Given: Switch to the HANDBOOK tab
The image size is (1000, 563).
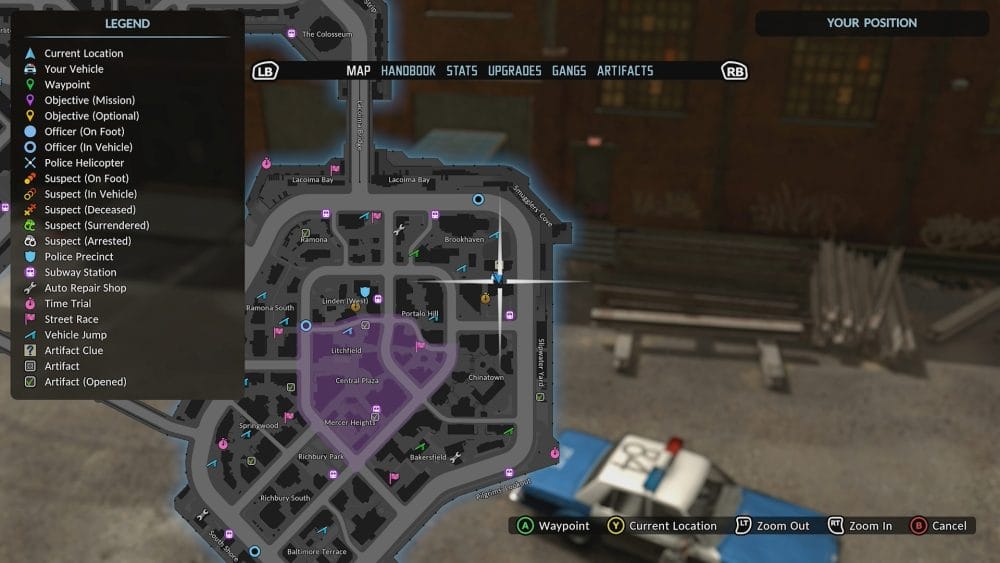Looking at the screenshot, I should (x=408, y=71).
